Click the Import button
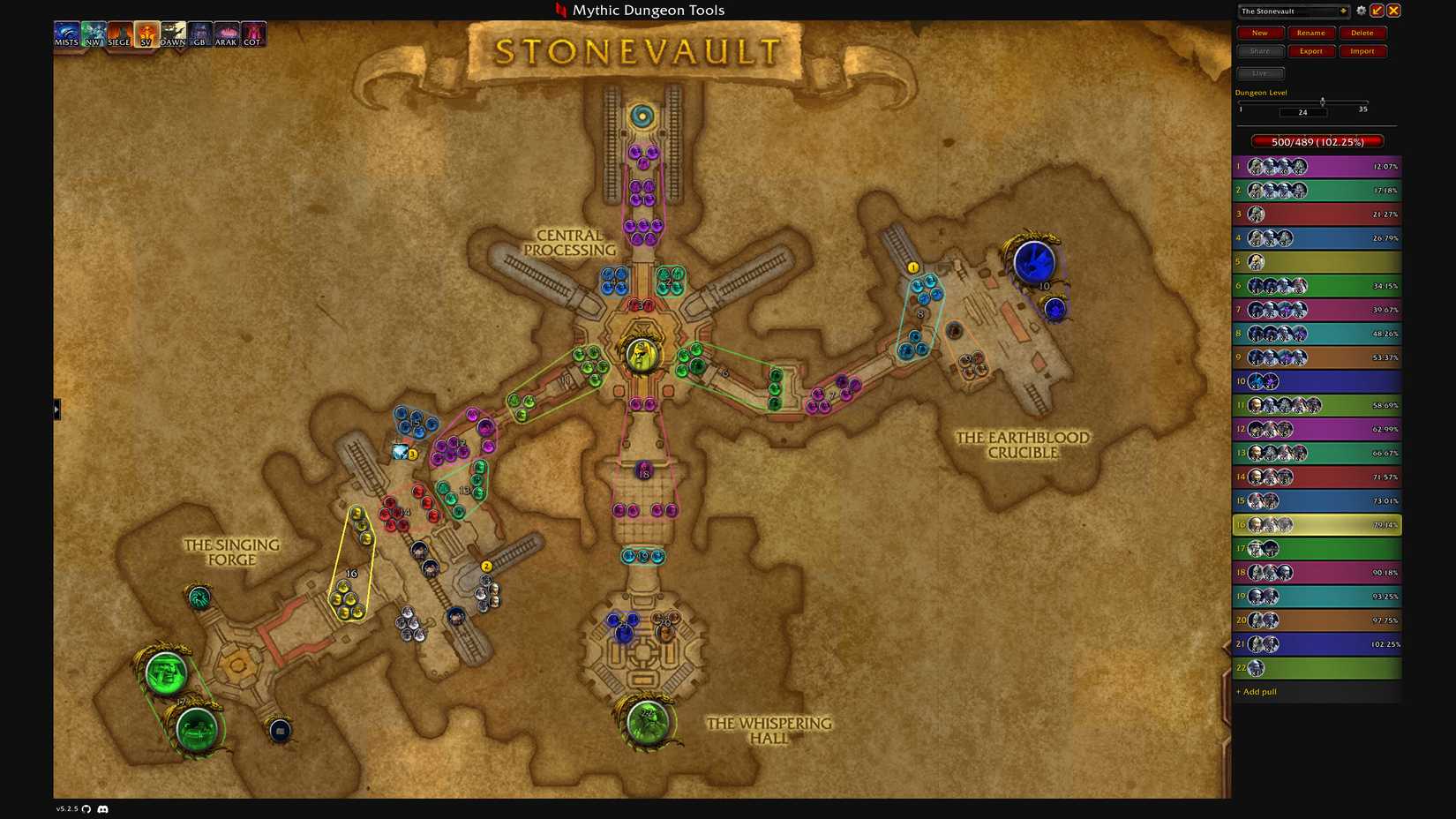 point(1362,50)
